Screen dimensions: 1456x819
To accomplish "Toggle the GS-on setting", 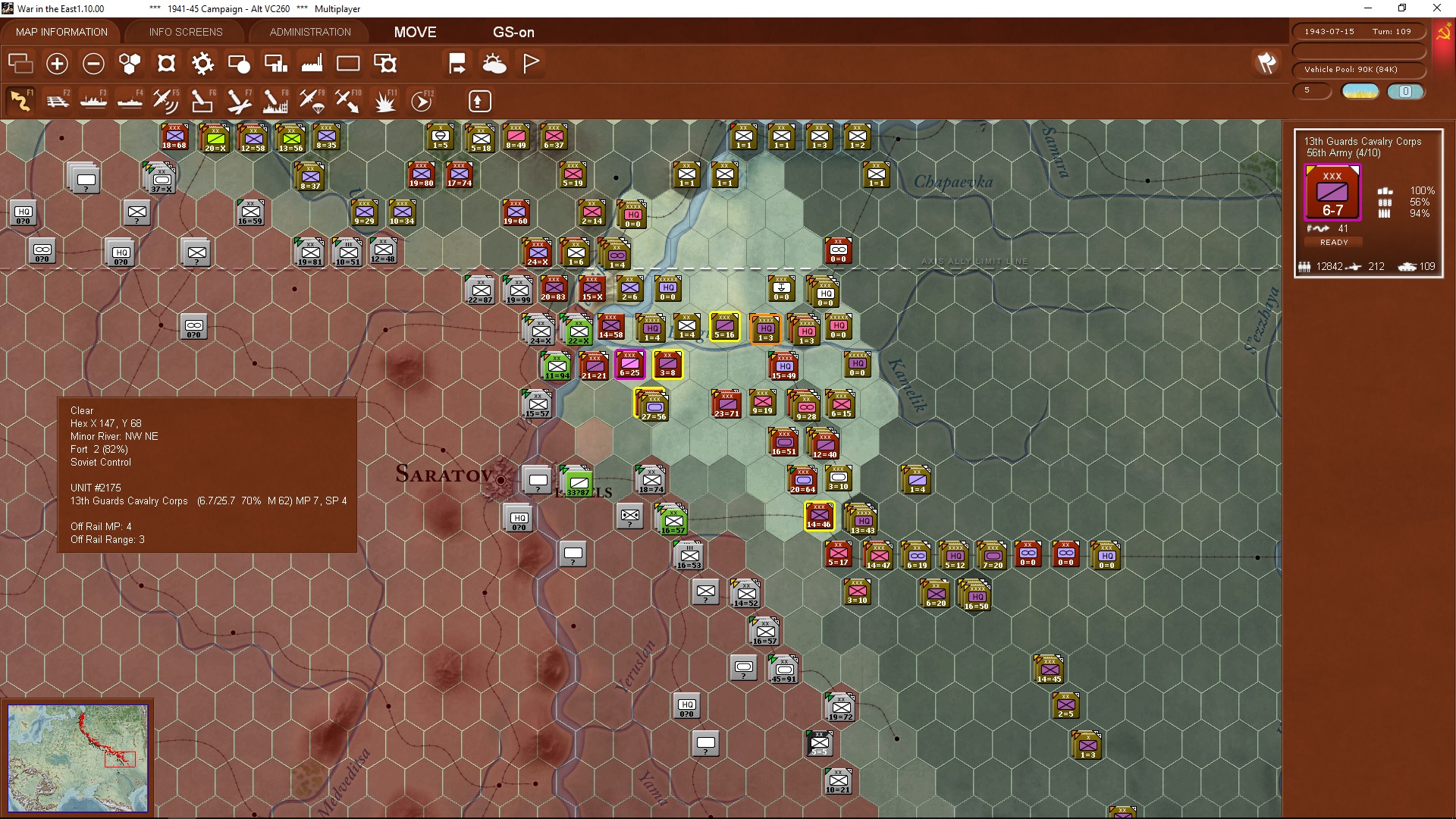I will click(514, 33).
